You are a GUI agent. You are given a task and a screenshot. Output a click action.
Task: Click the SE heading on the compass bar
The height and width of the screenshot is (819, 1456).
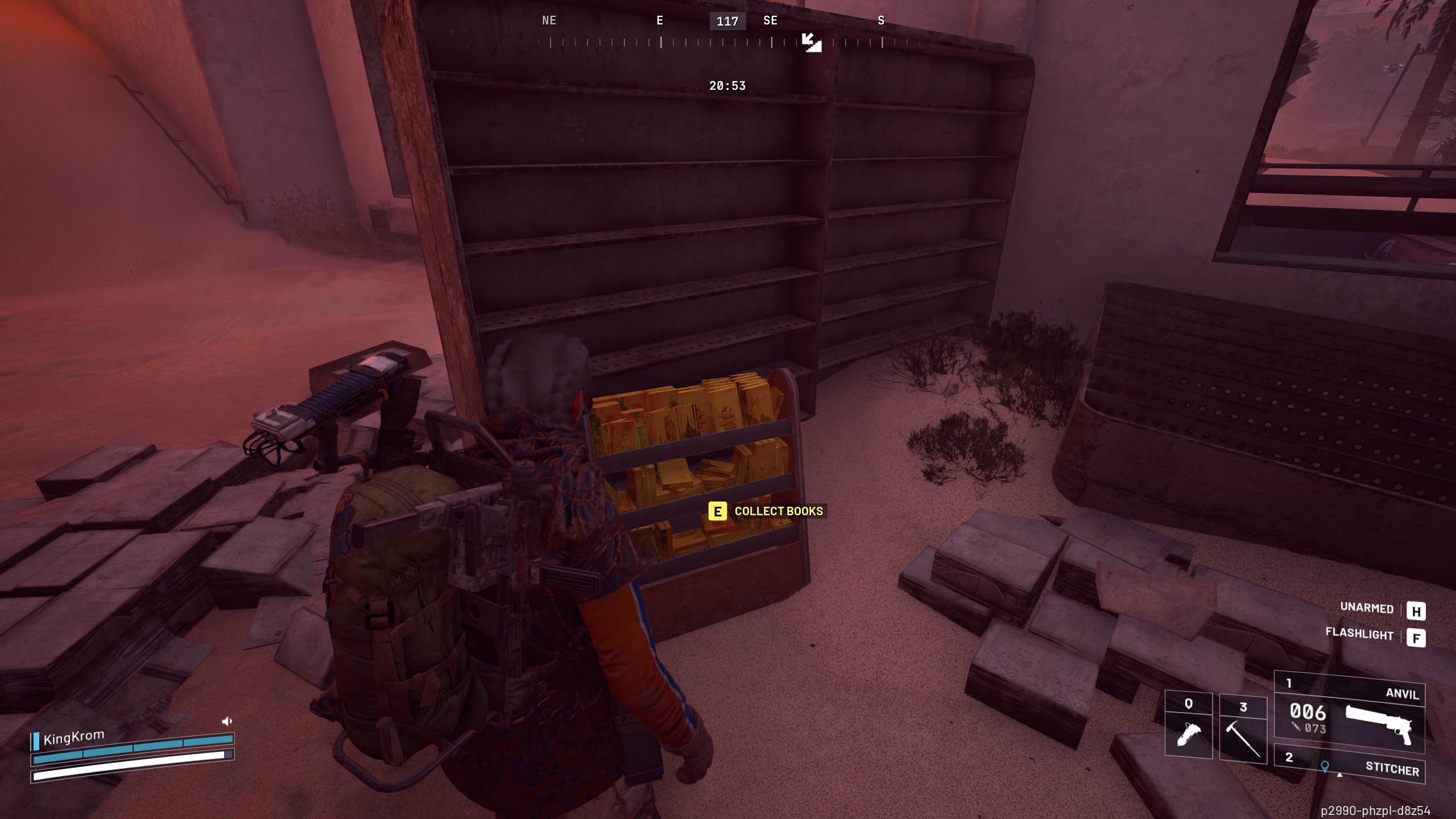point(771,20)
